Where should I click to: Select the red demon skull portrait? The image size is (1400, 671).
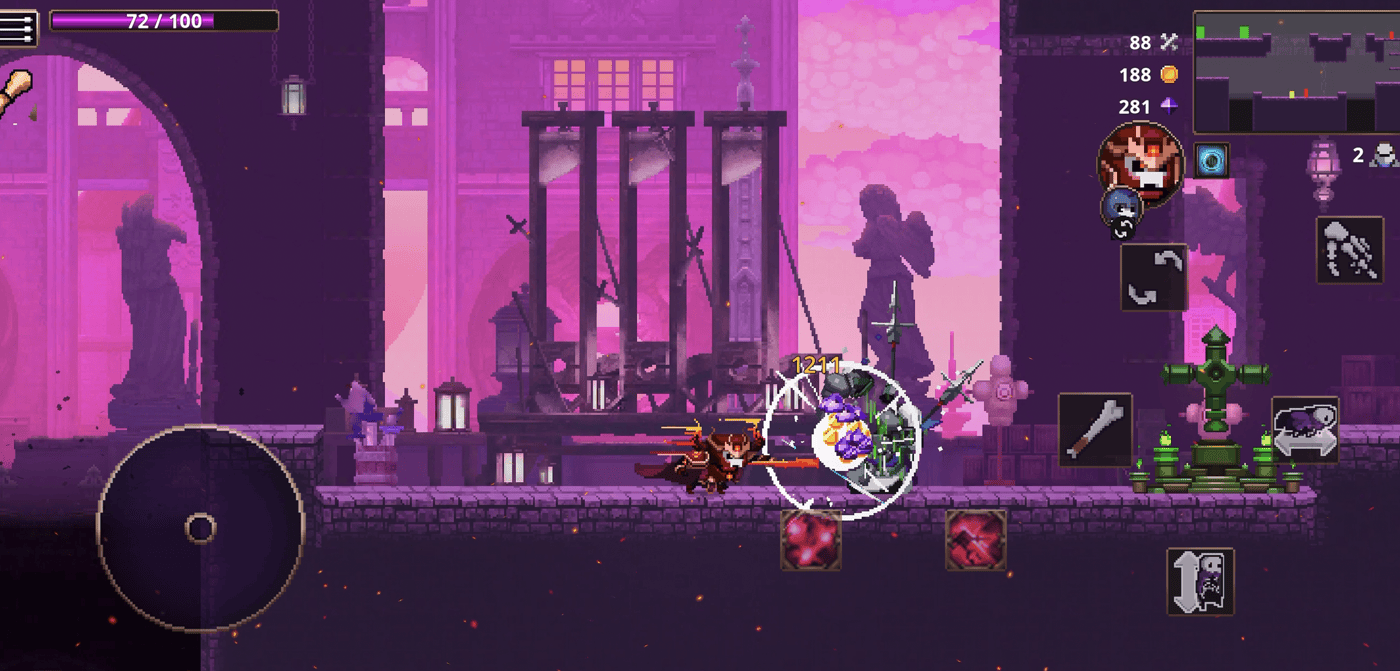[1140, 162]
